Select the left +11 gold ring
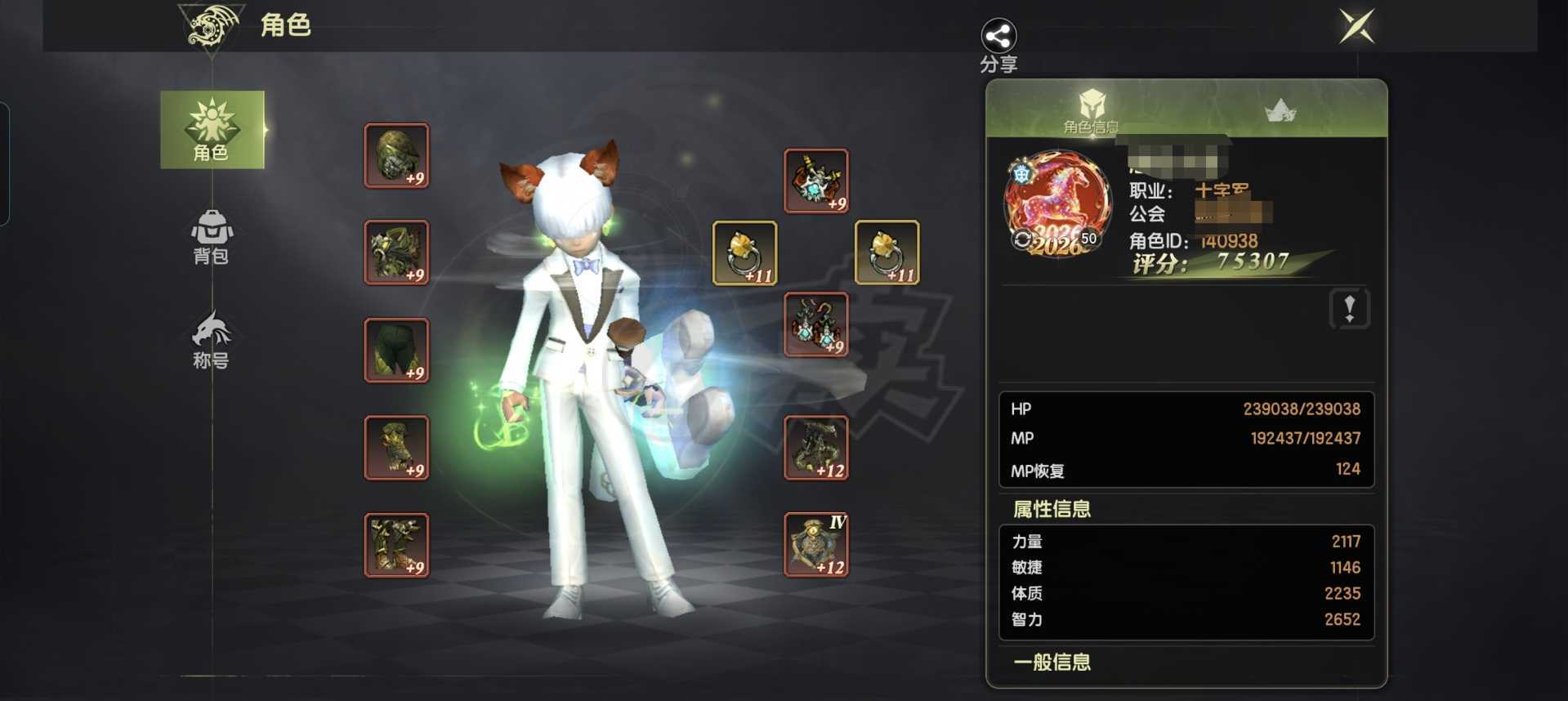This screenshot has width=1568, height=701. click(x=744, y=252)
